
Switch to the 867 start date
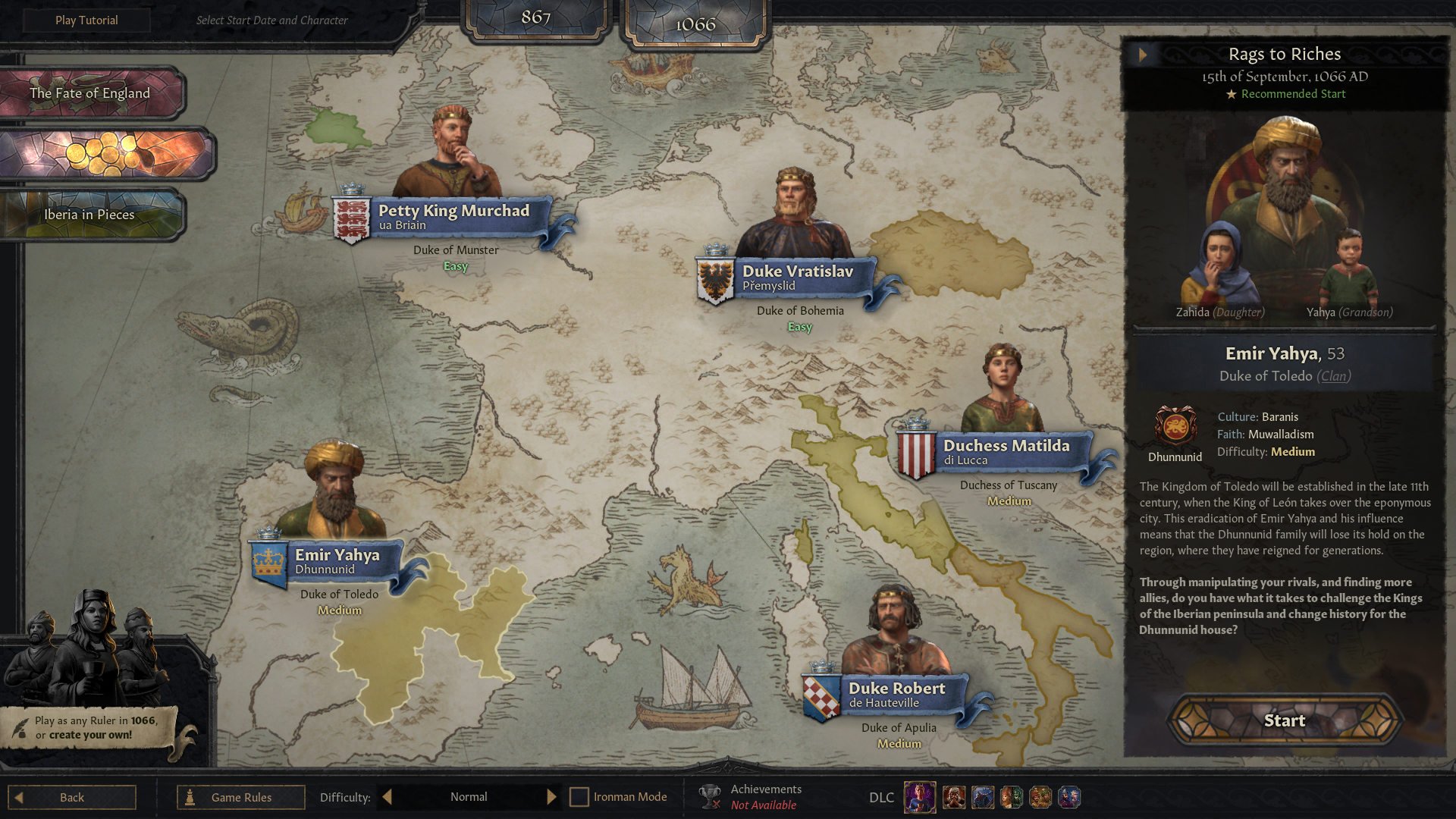point(535,17)
